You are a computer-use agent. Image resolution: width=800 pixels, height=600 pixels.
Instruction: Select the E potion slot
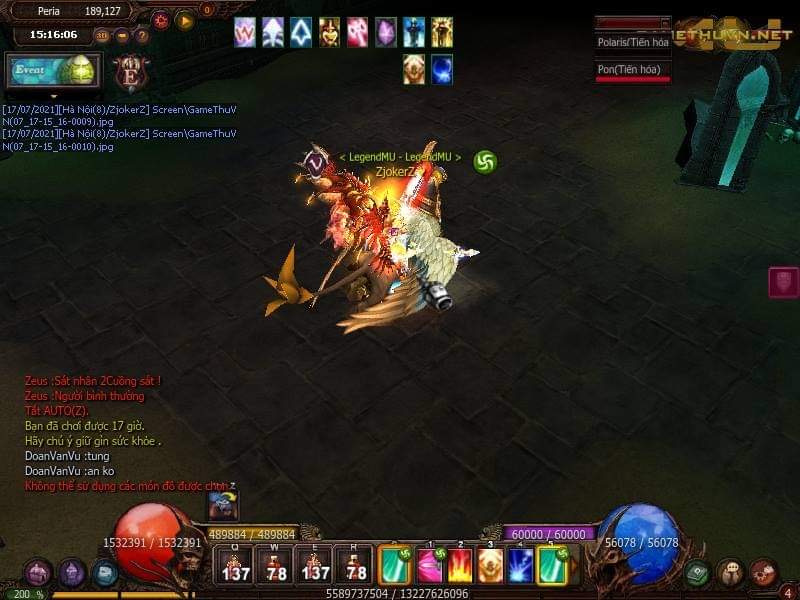tap(315, 566)
